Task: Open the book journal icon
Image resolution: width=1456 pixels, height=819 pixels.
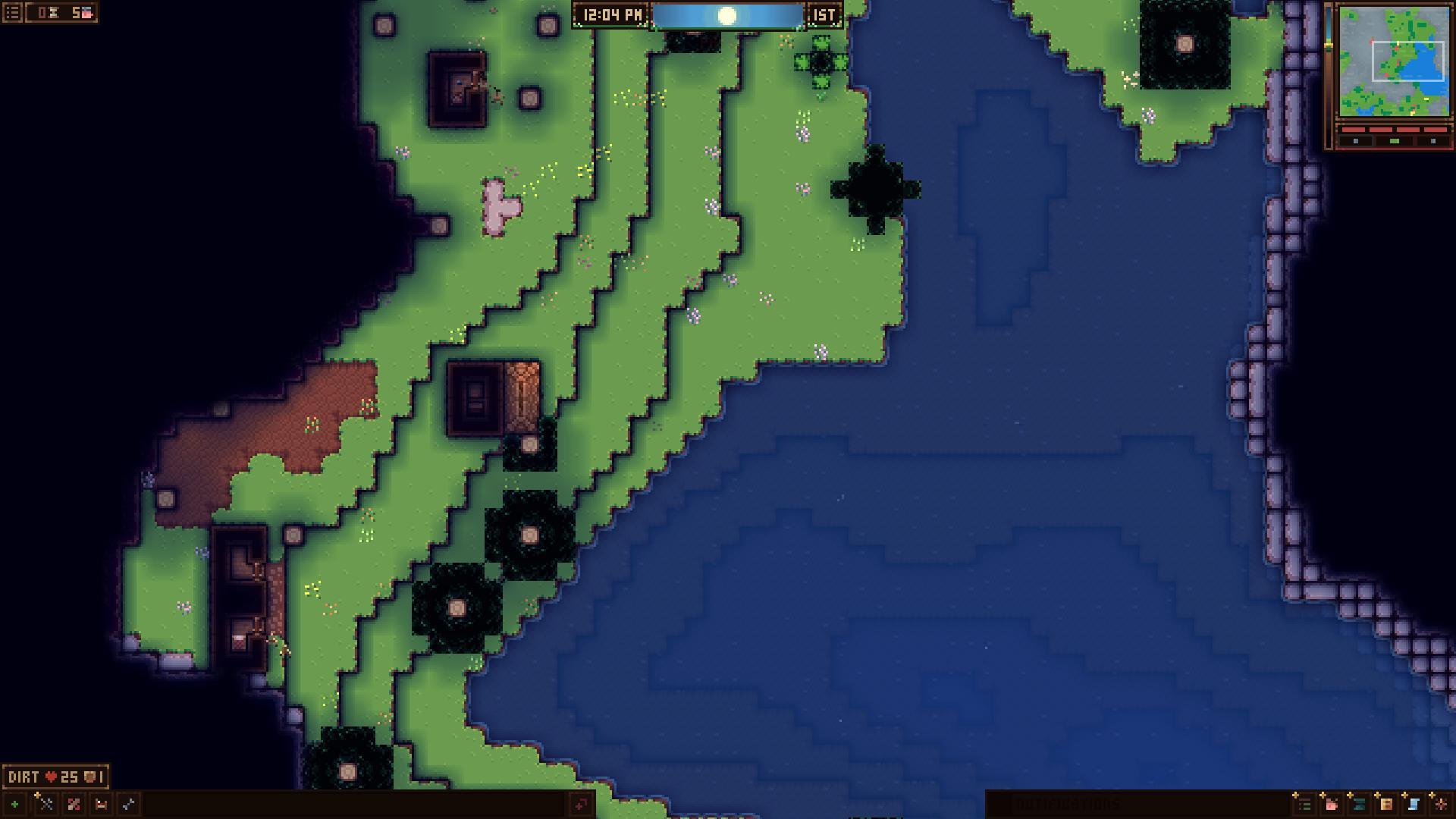Action: point(1385,805)
